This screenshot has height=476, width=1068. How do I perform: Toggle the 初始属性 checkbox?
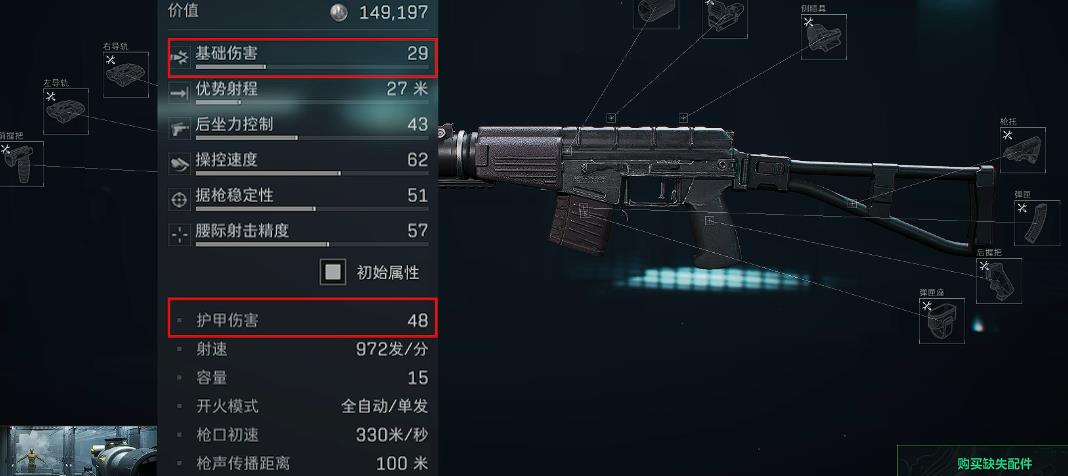click(333, 272)
